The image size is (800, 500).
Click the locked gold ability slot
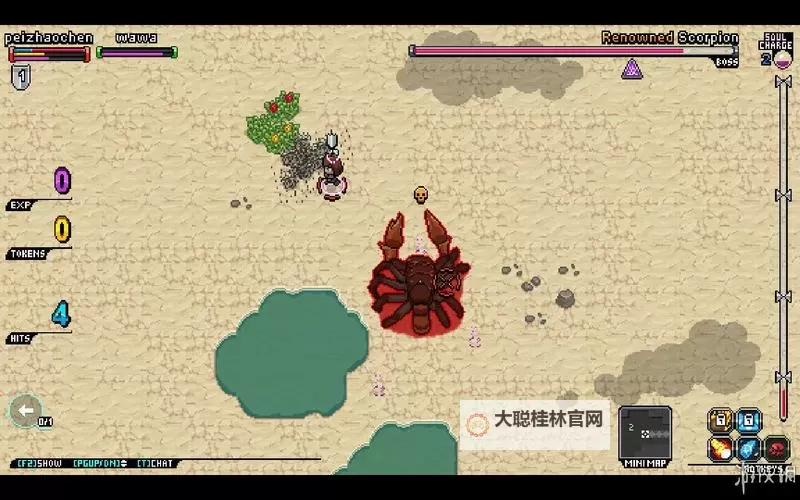click(x=720, y=421)
